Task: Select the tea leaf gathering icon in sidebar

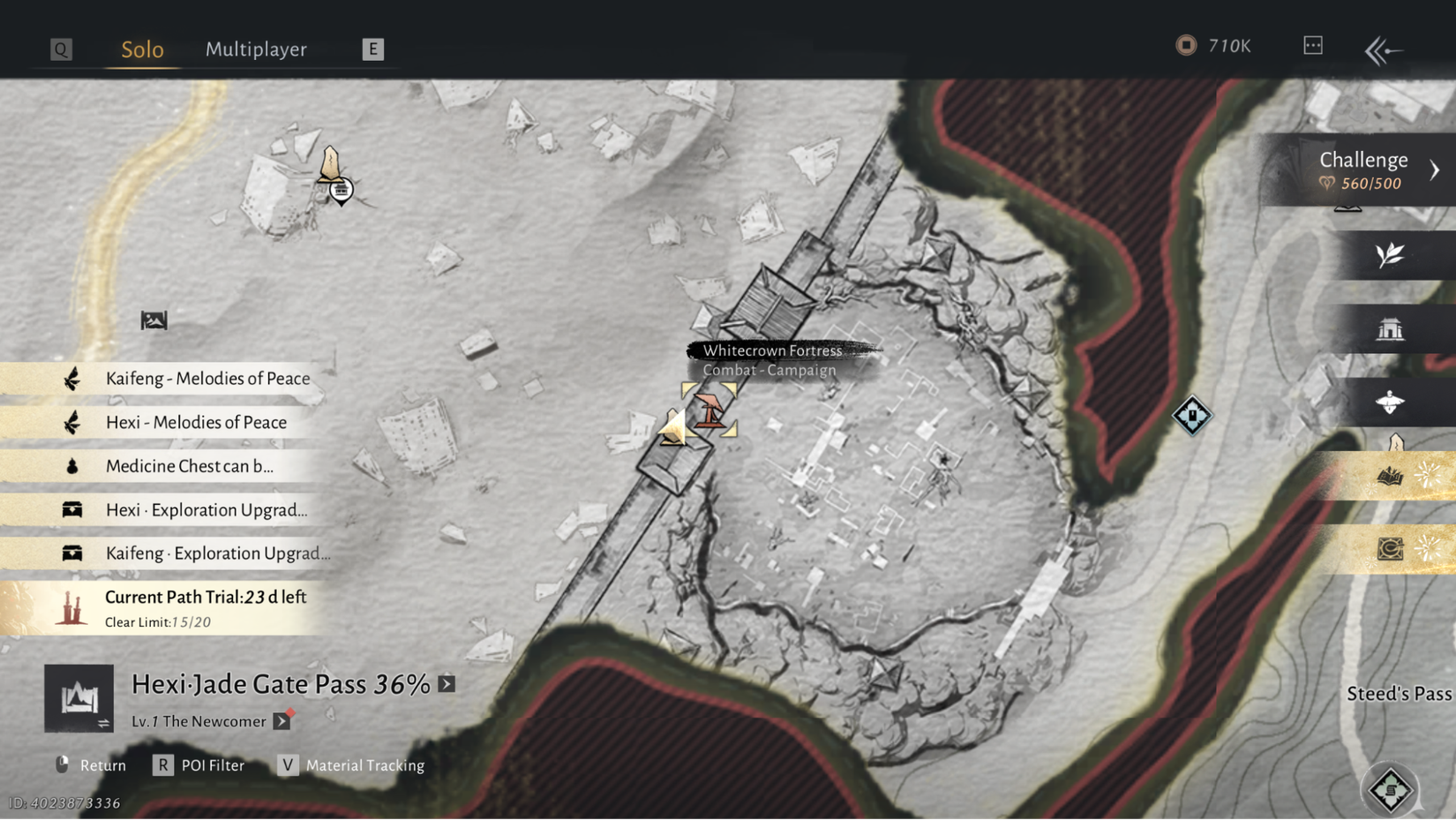Action: tap(1392, 256)
